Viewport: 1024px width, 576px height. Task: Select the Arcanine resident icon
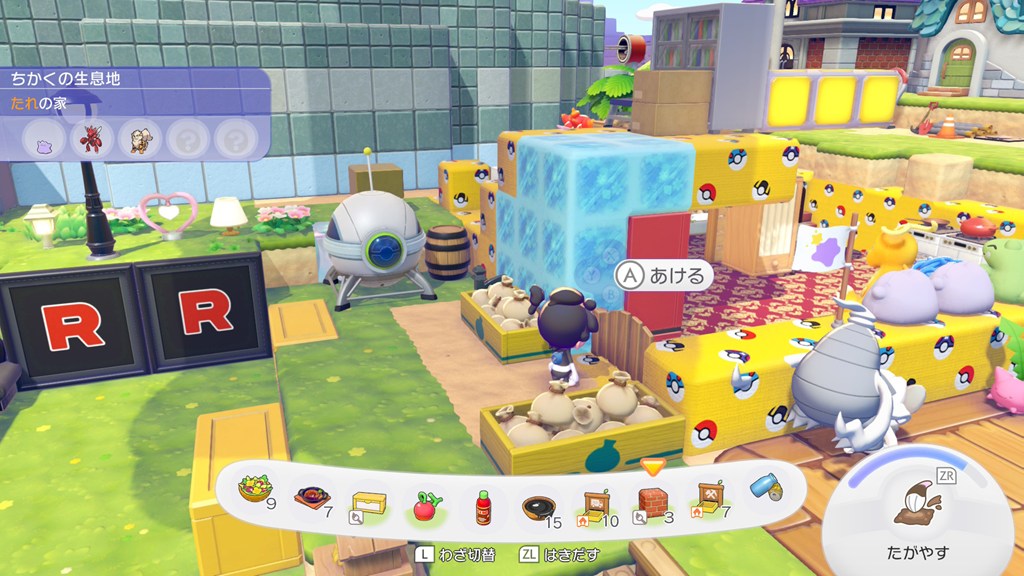pyautogui.click(x=141, y=137)
